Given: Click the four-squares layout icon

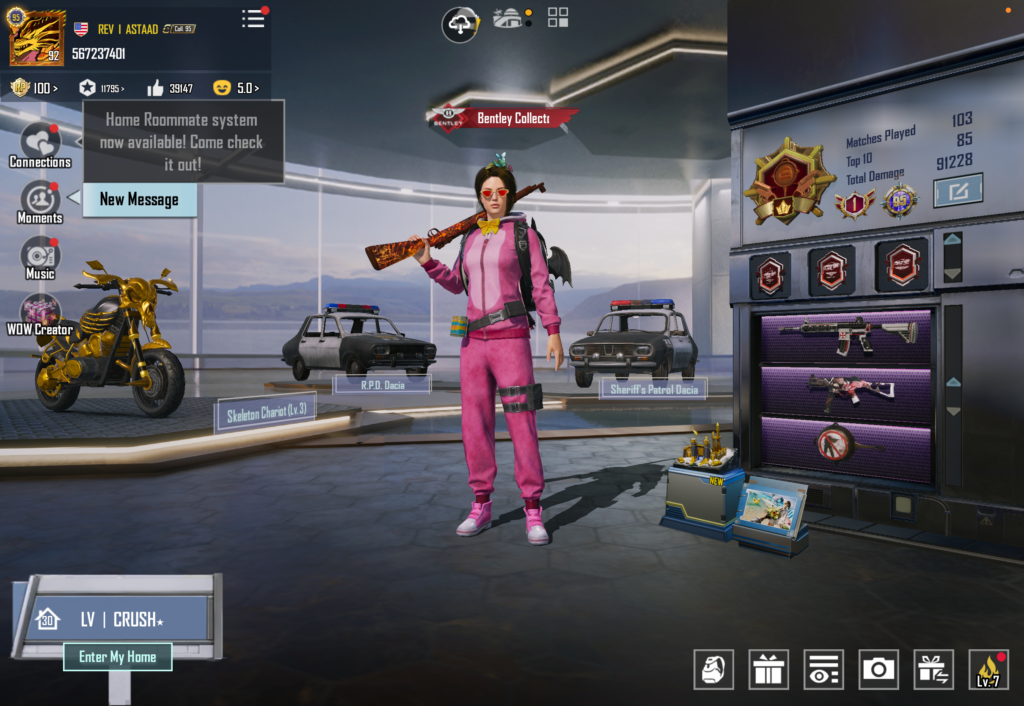Looking at the screenshot, I should coord(558,17).
